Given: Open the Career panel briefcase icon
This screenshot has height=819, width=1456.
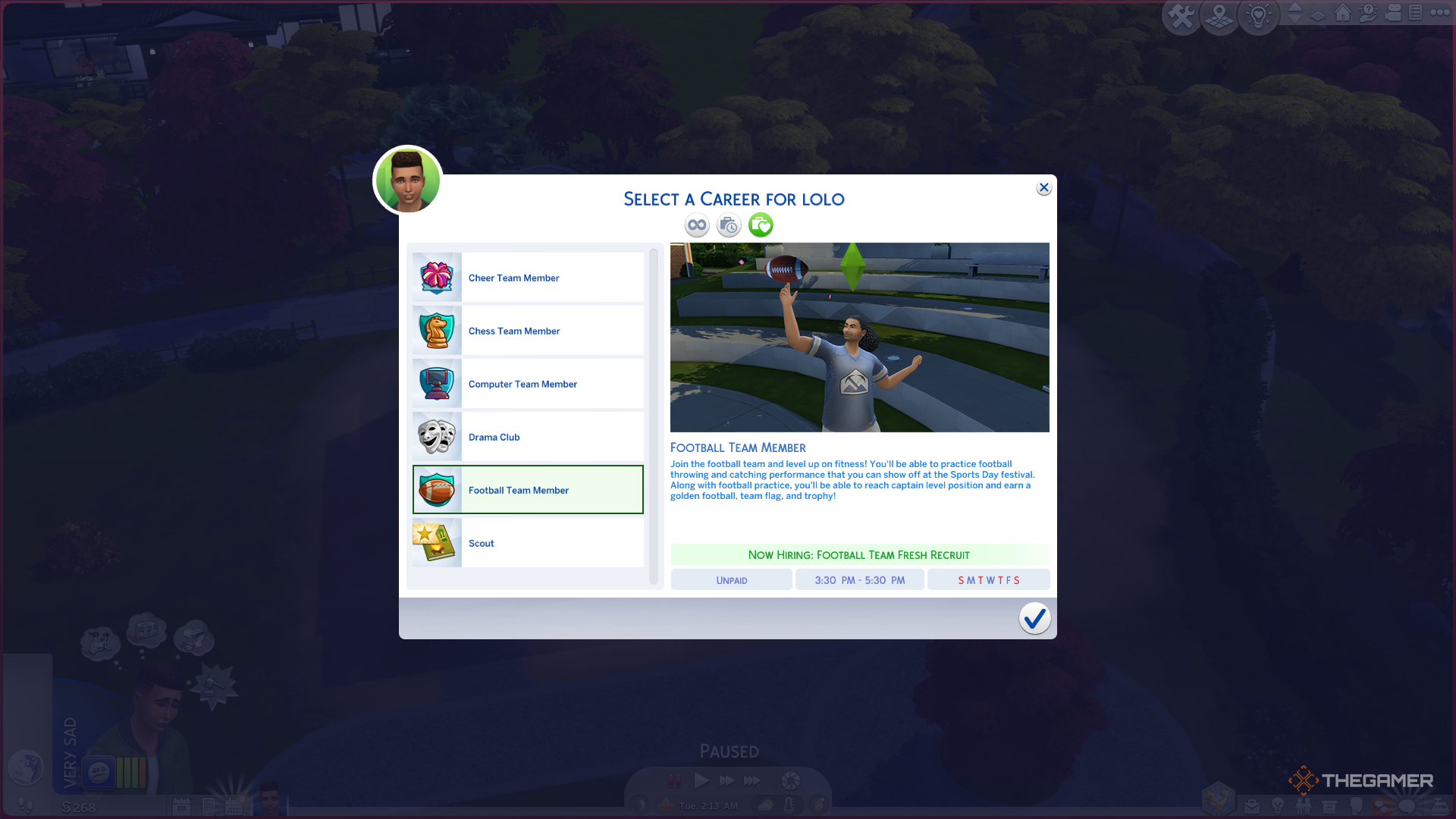Looking at the screenshot, I should click(1250, 806).
